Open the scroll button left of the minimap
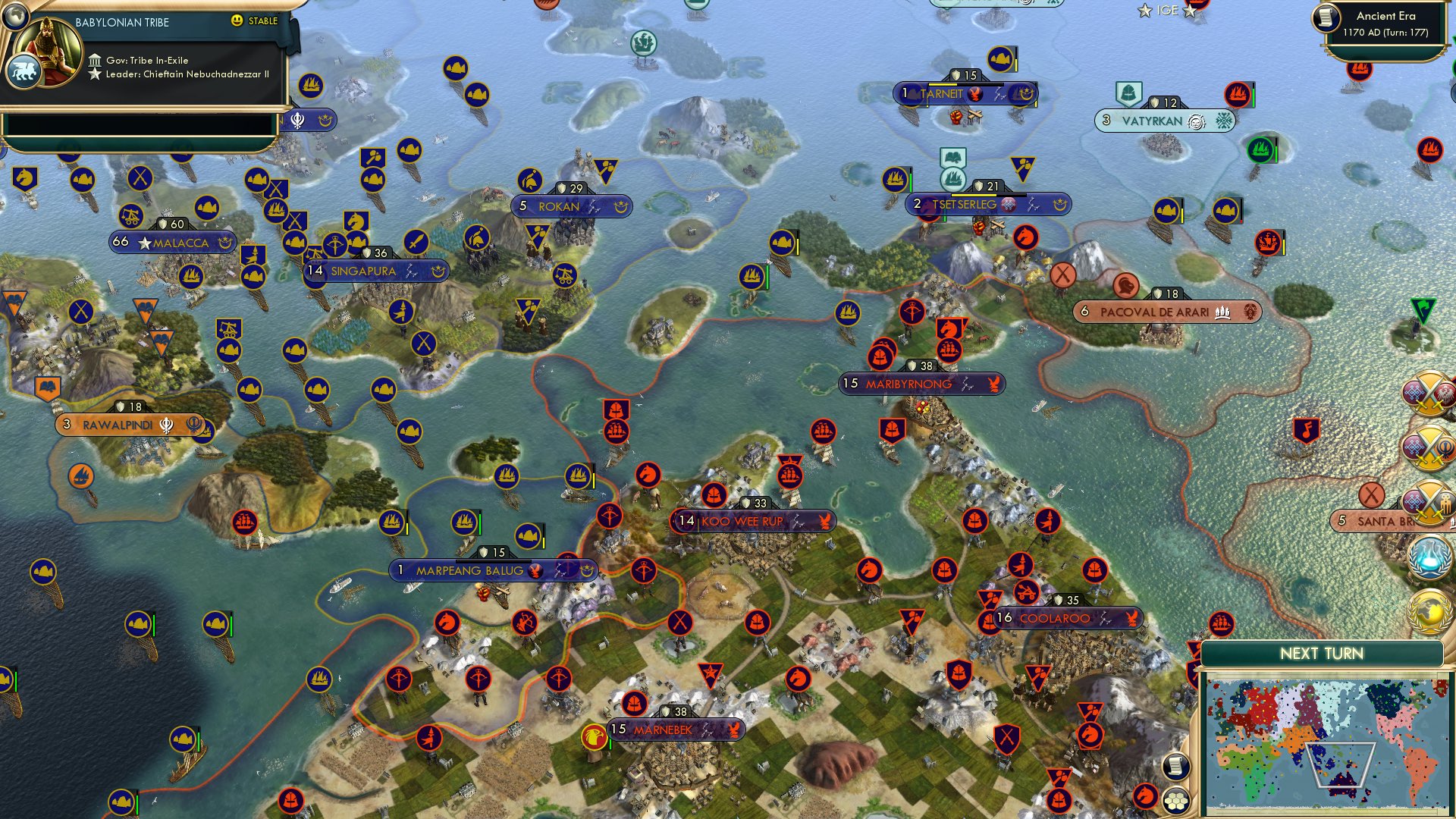The width and height of the screenshot is (1456, 819). pyautogui.click(x=1175, y=767)
